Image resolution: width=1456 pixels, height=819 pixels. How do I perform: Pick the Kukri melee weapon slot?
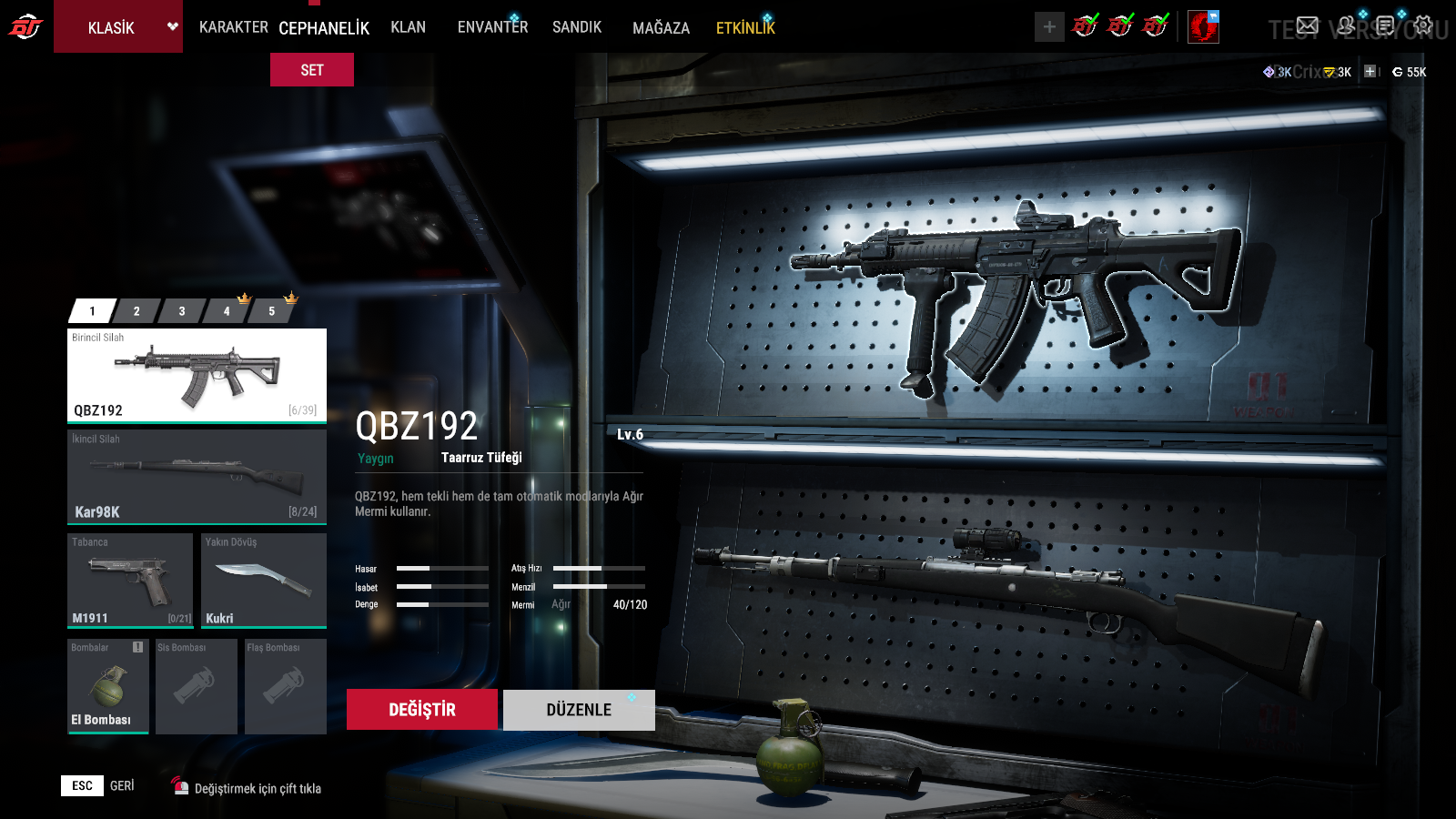click(x=263, y=581)
